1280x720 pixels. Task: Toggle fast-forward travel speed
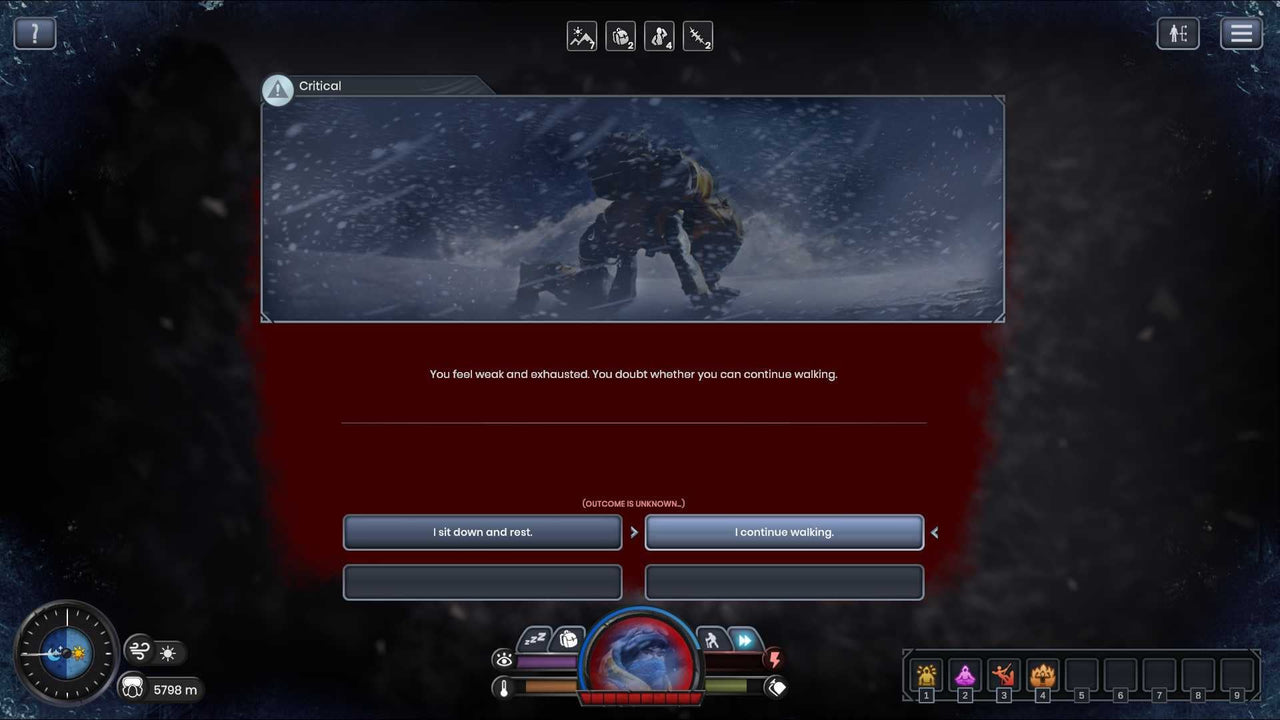pyautogui.click(x=745, y=640)
